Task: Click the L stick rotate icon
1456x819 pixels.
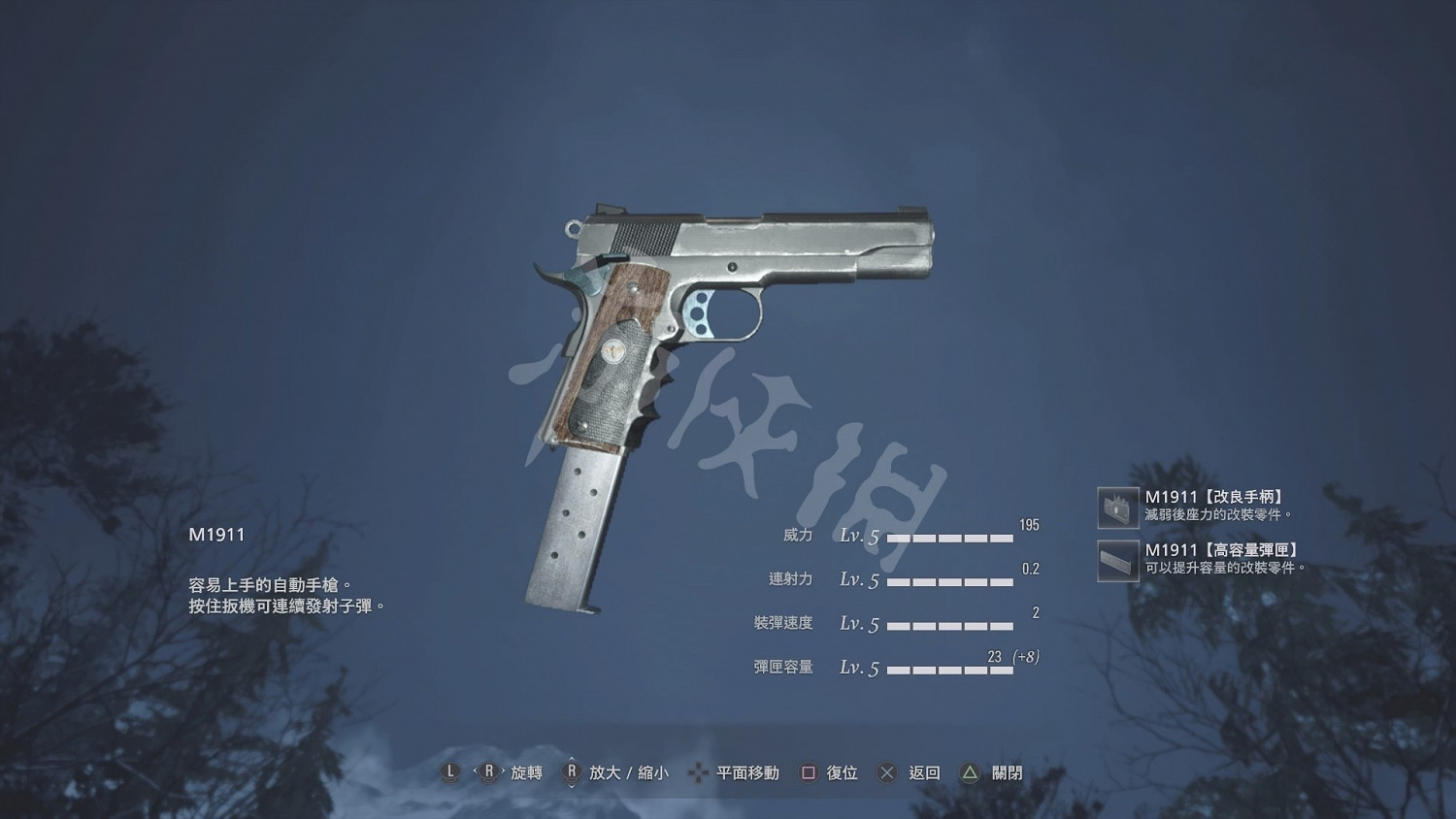Action: click(x=449, y=772)
